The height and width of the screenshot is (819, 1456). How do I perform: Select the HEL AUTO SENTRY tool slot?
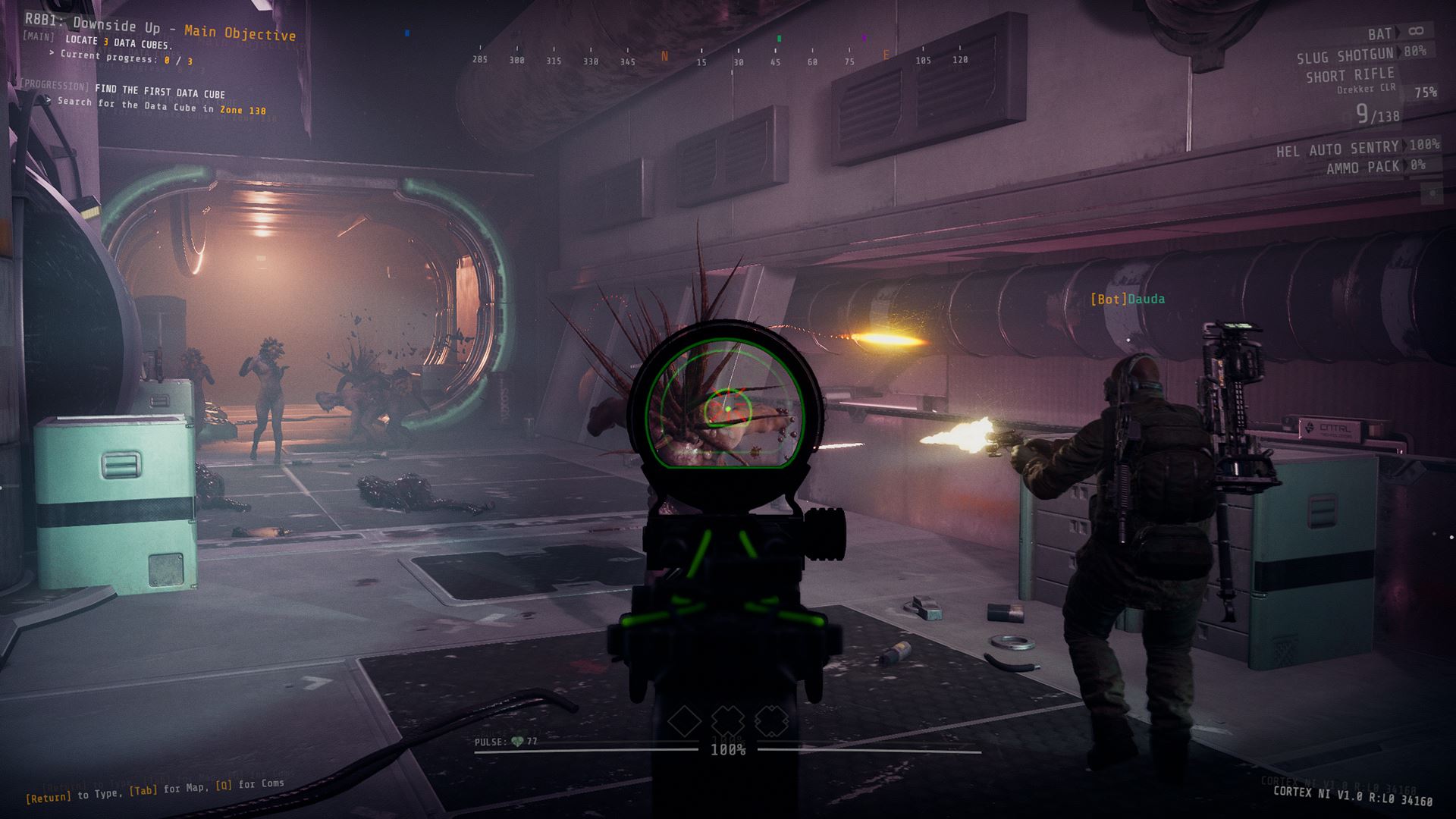(x=1336, y=149)
